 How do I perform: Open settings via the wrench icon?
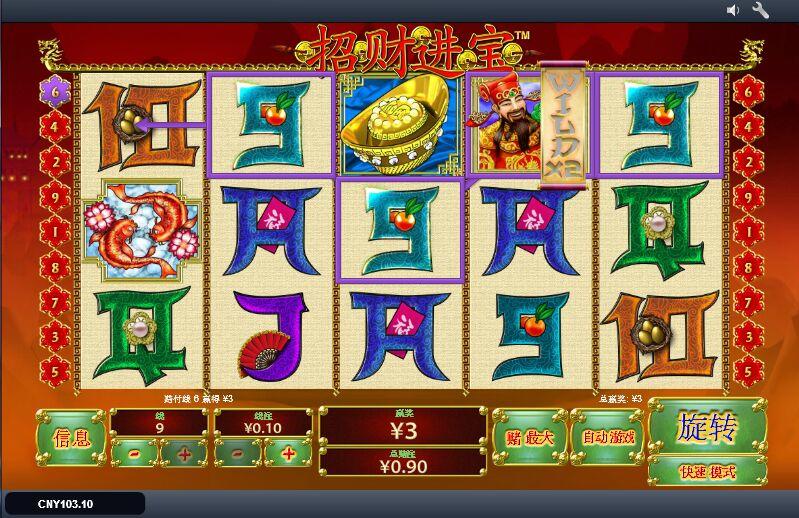click(760, 10)
